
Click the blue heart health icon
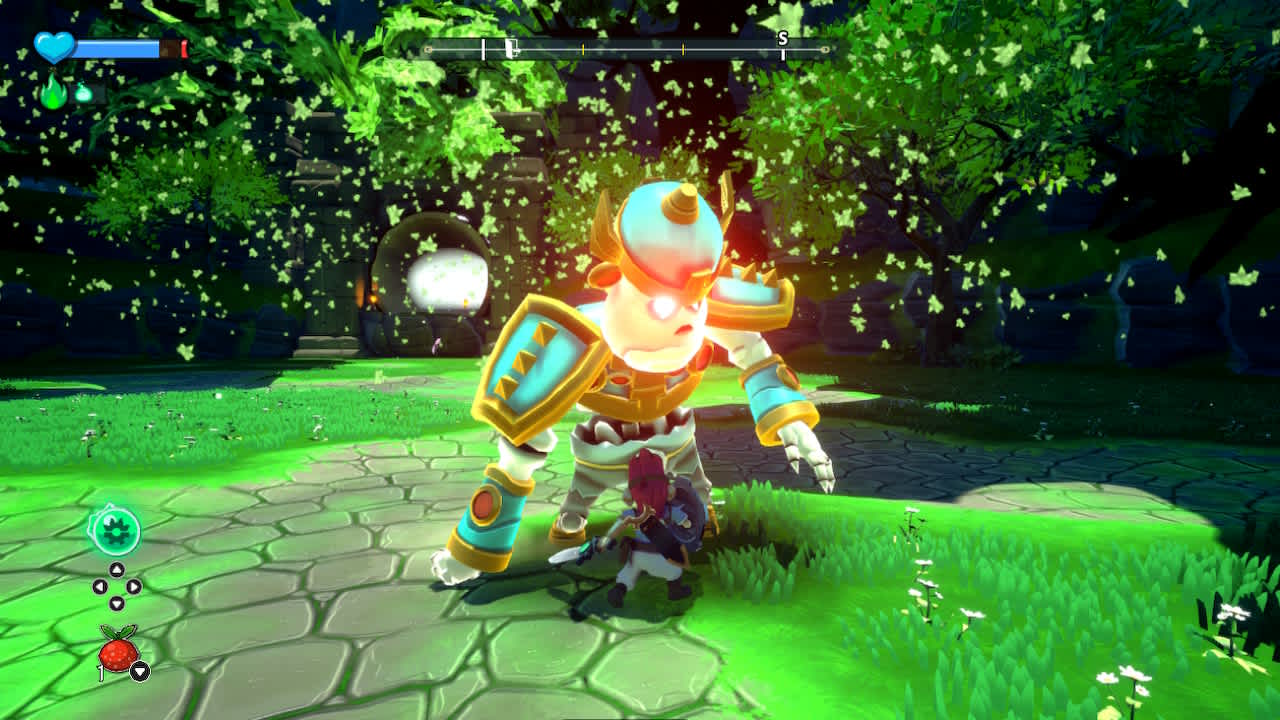55,45
